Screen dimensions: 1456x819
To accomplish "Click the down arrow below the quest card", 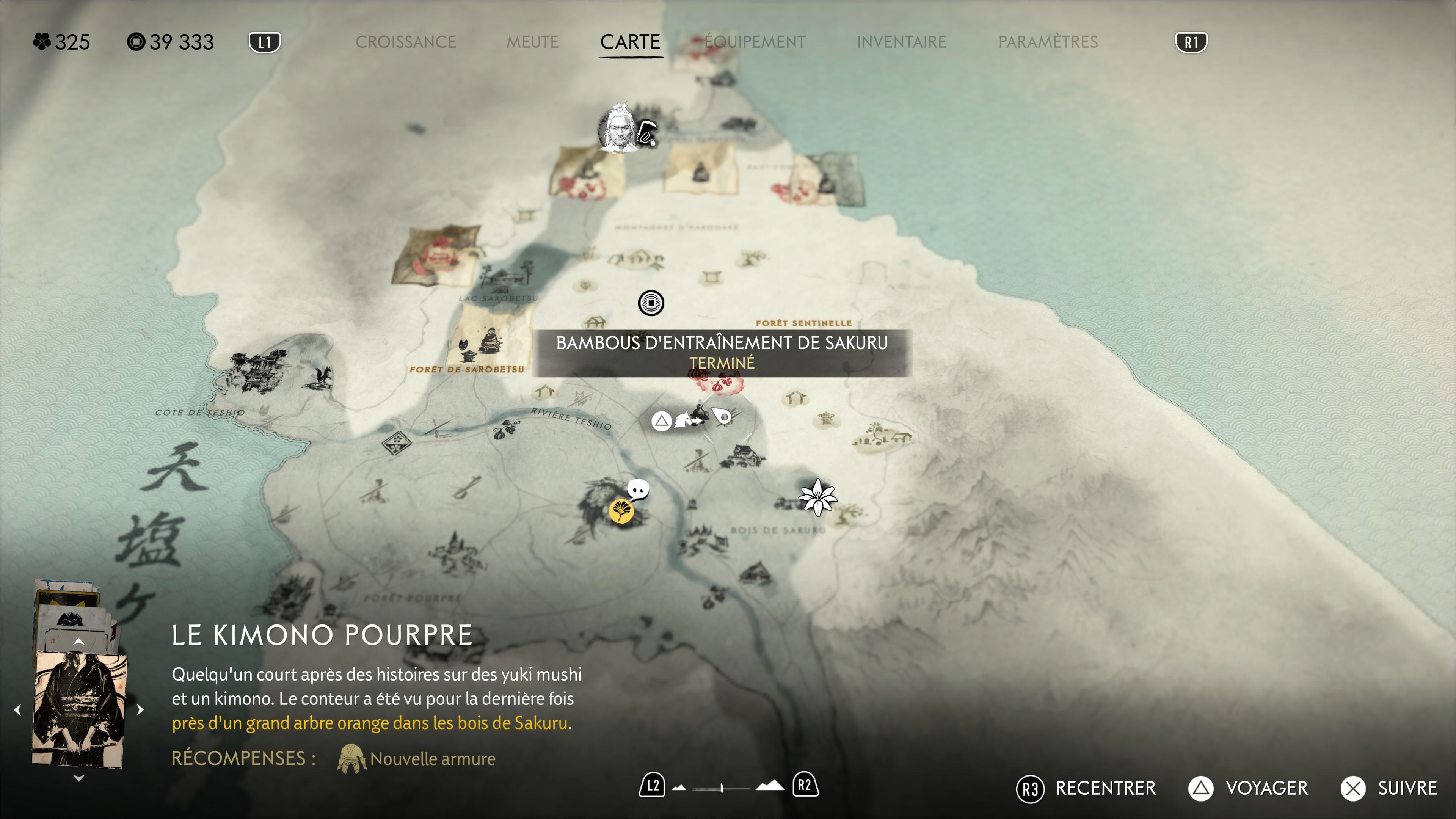I will 78,778.
